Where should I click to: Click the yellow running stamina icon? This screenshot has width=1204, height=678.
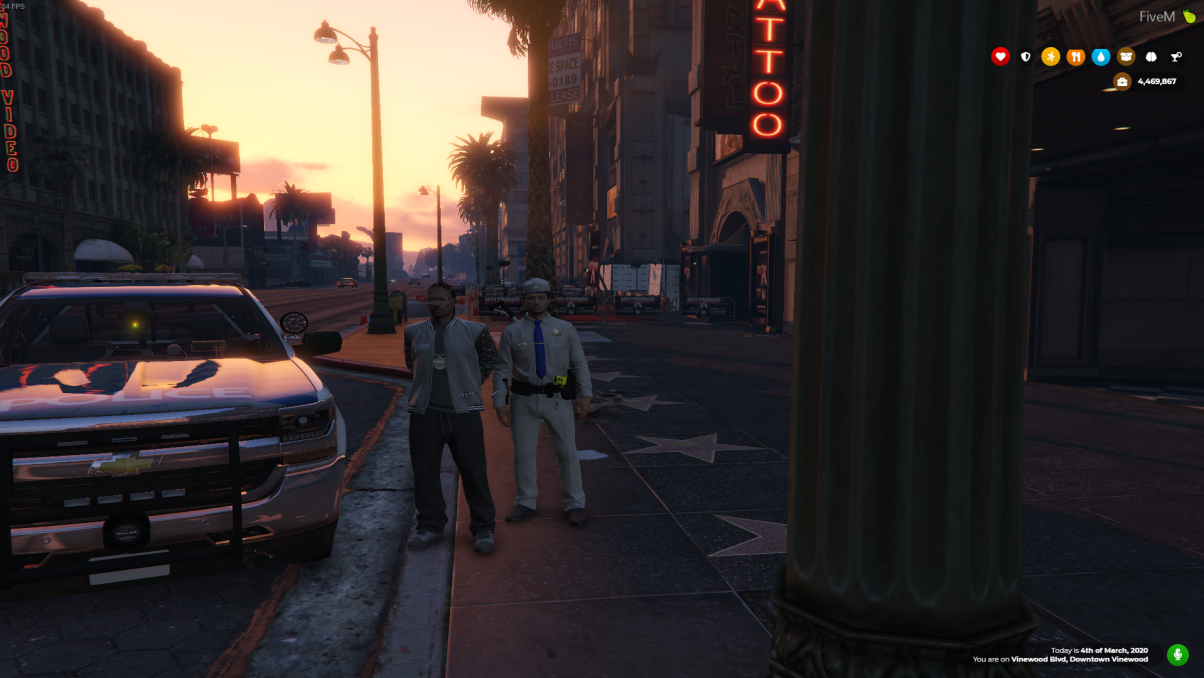(x=1050, y=57)
